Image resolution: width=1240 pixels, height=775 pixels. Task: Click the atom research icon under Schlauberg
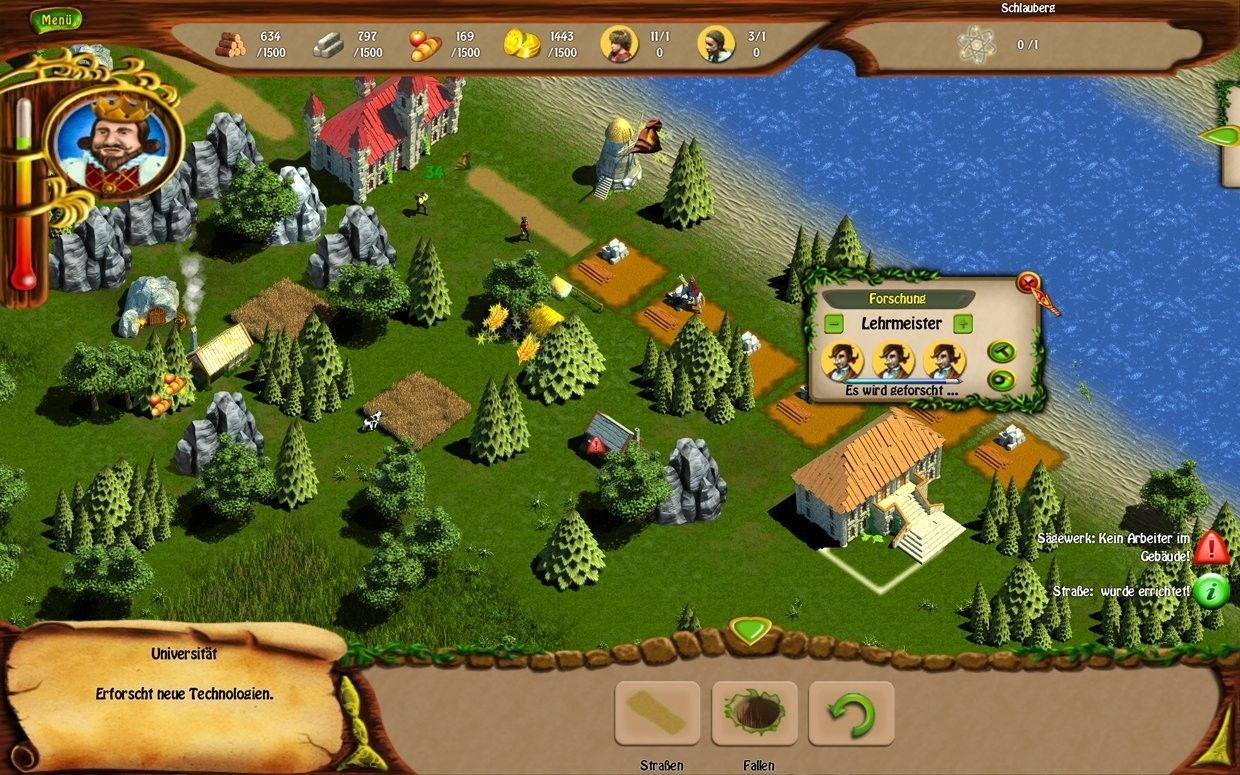coord(975,44)
